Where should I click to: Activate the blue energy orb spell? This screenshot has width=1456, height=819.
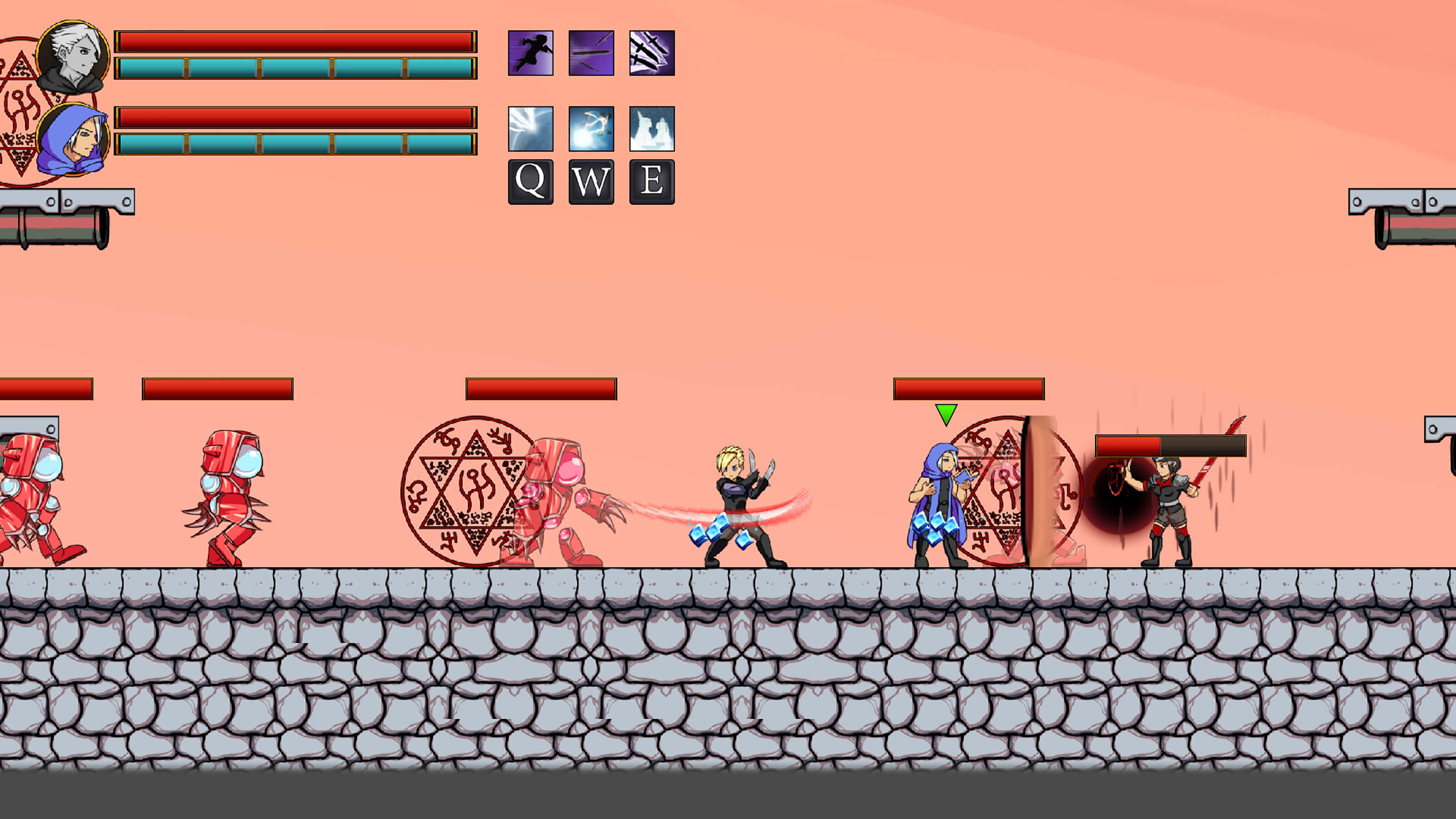coord(591,129)
